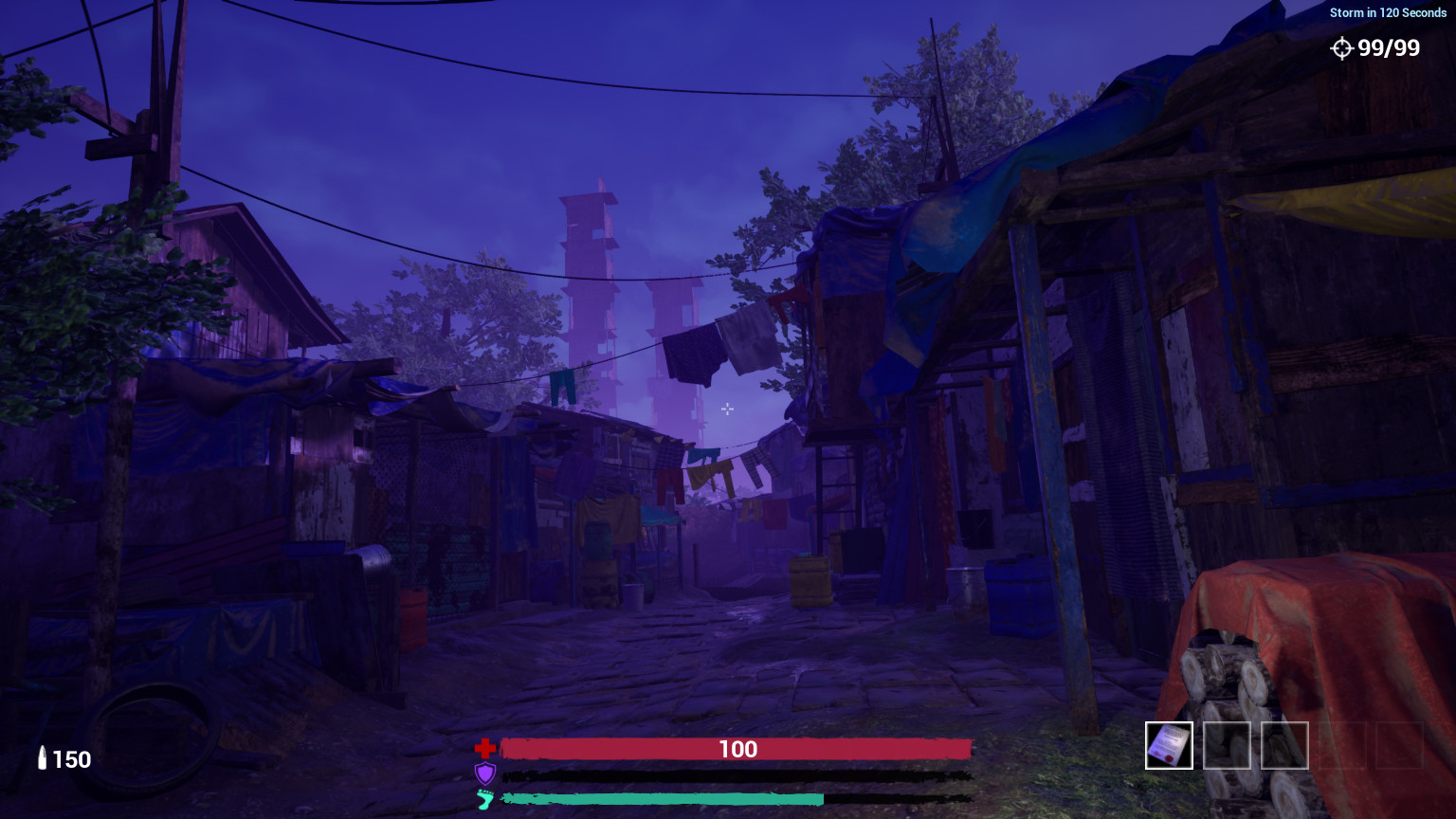Click the ammo crosshair icon beside 99/99
The height and width of the screenshot is (819, 1456).
click(x=1343, y=47)
